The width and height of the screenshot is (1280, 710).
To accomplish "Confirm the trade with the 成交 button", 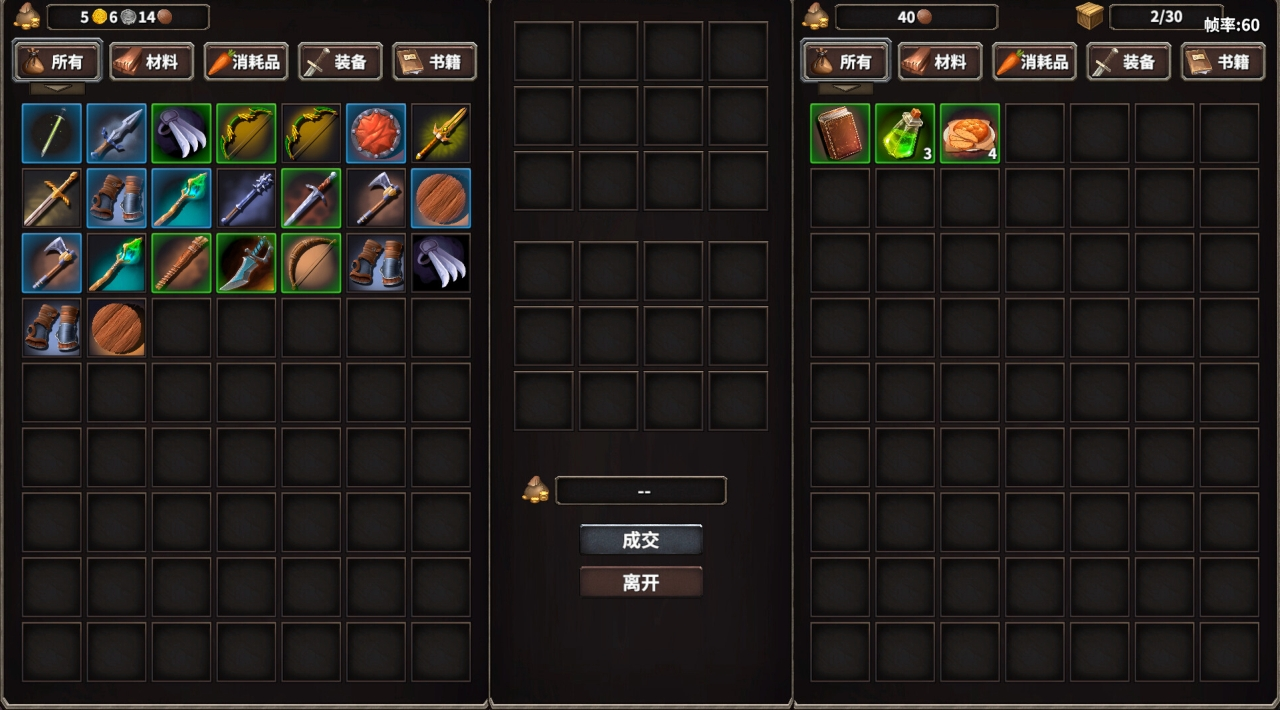I will [641, 540].
